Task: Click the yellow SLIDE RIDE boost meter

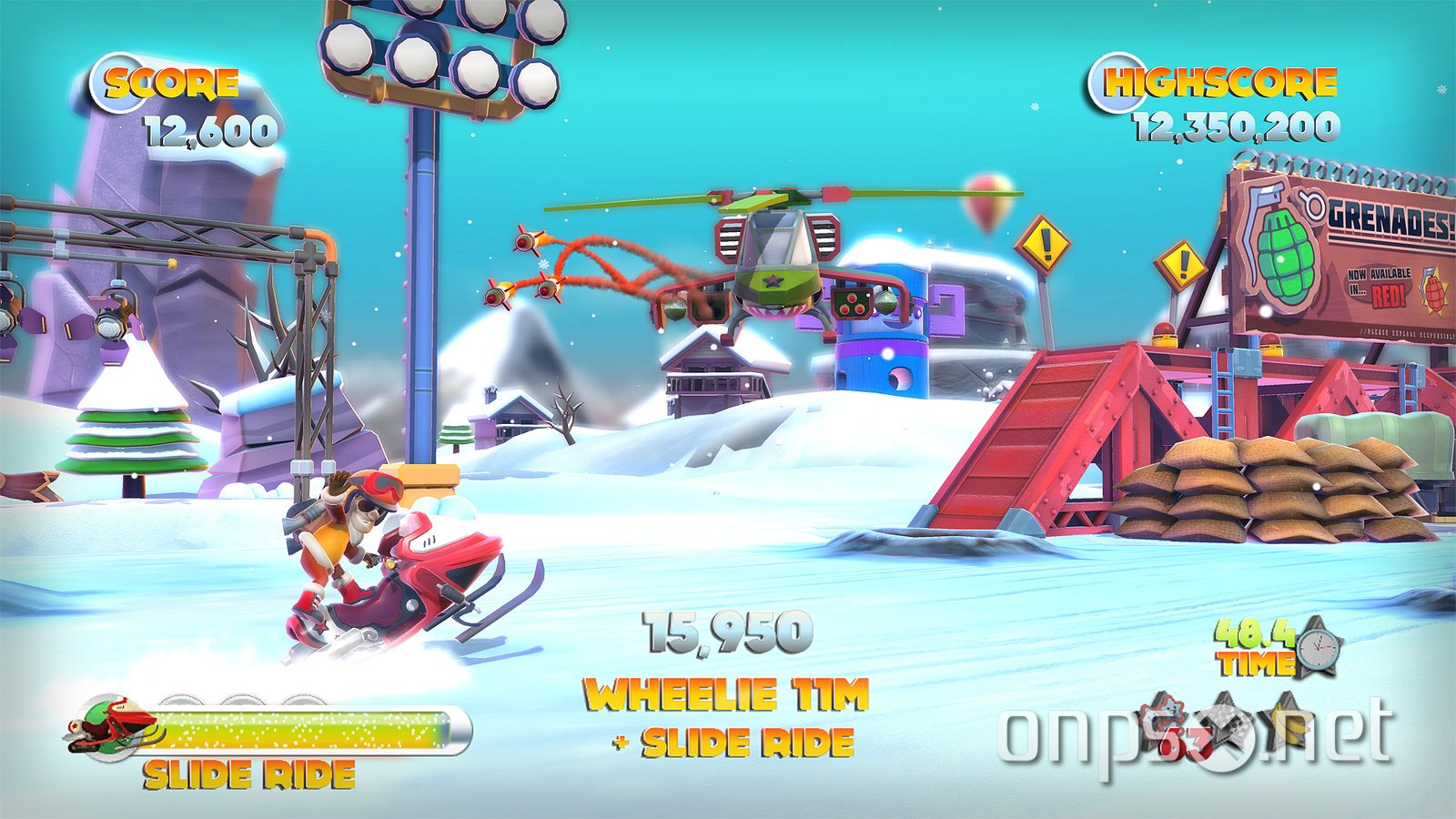Action: 300,728
